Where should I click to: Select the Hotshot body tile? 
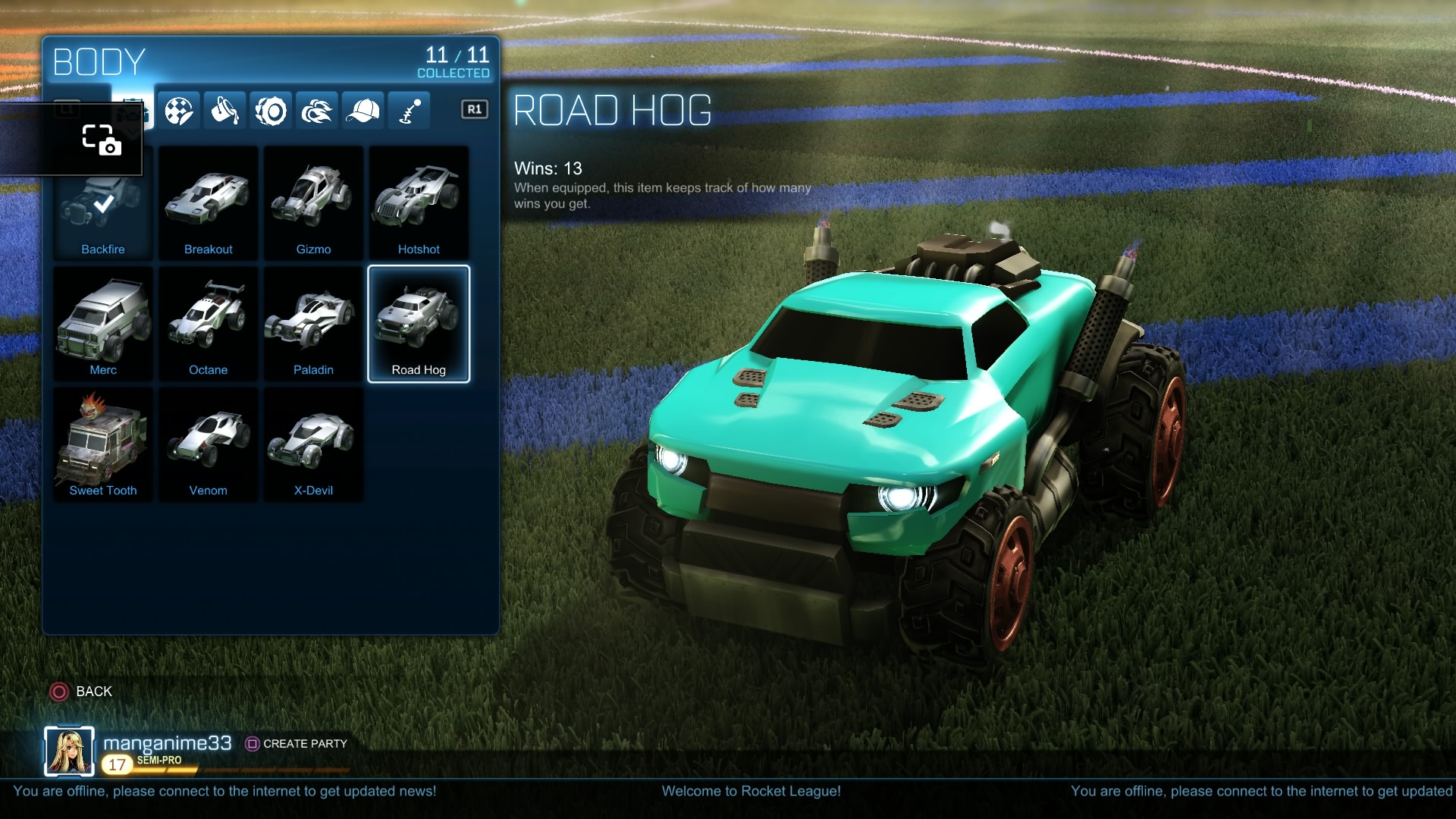tap(419, 203)
